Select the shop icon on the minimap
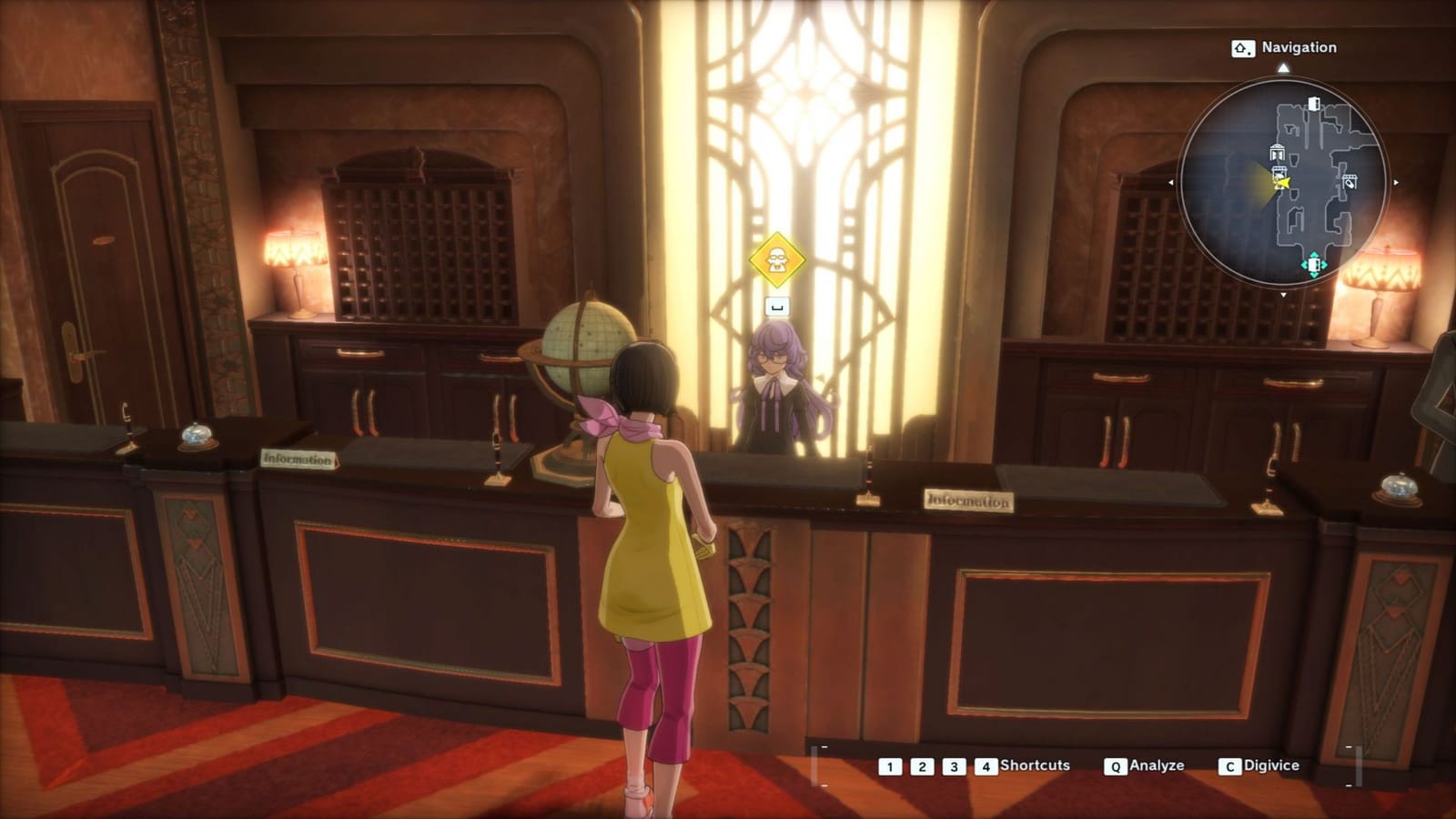The height and width of the screenshot is (819, 1456). pos(1350,182)
